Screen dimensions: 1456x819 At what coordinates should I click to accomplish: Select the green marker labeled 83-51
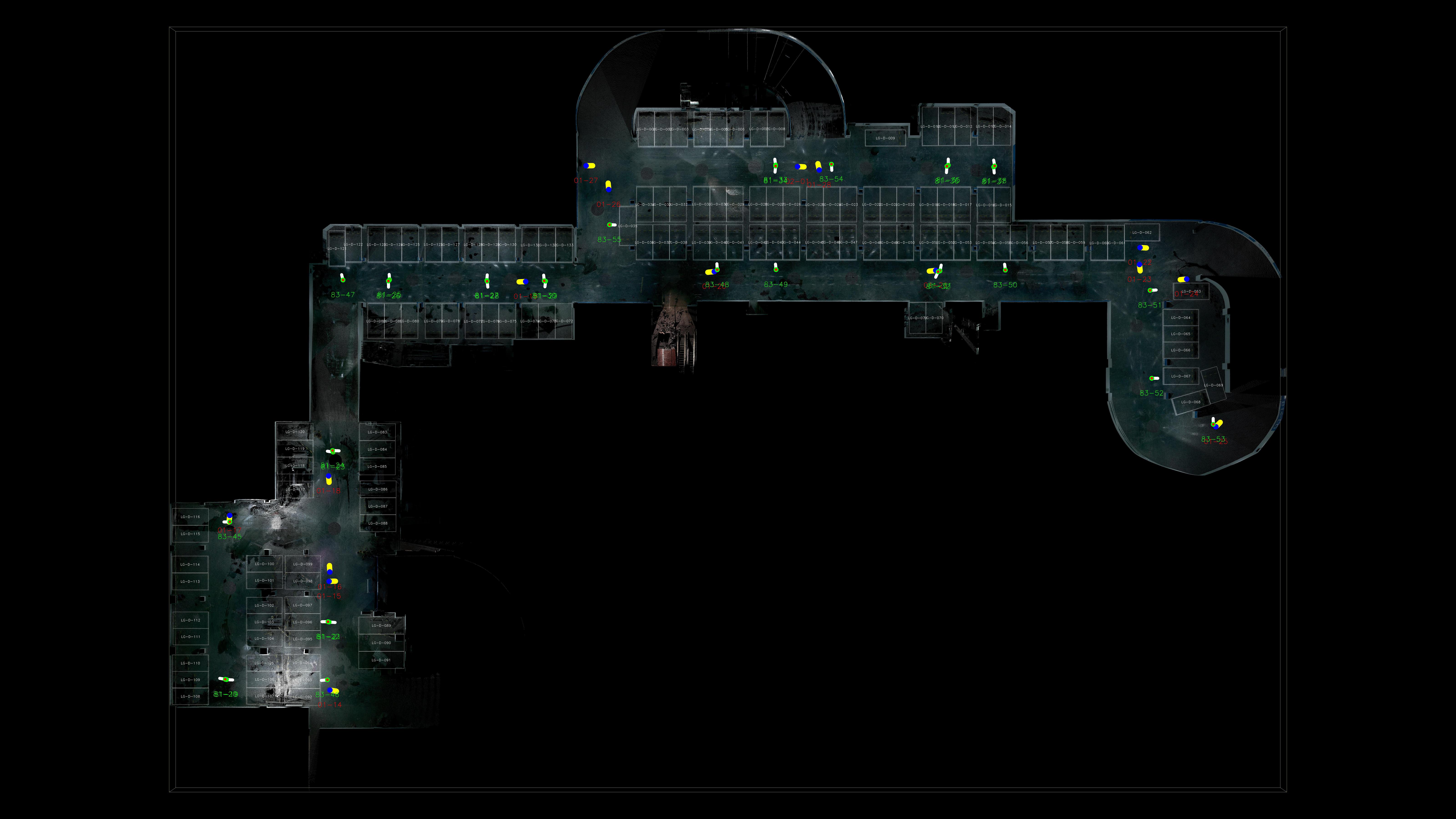click(1150, 291)
